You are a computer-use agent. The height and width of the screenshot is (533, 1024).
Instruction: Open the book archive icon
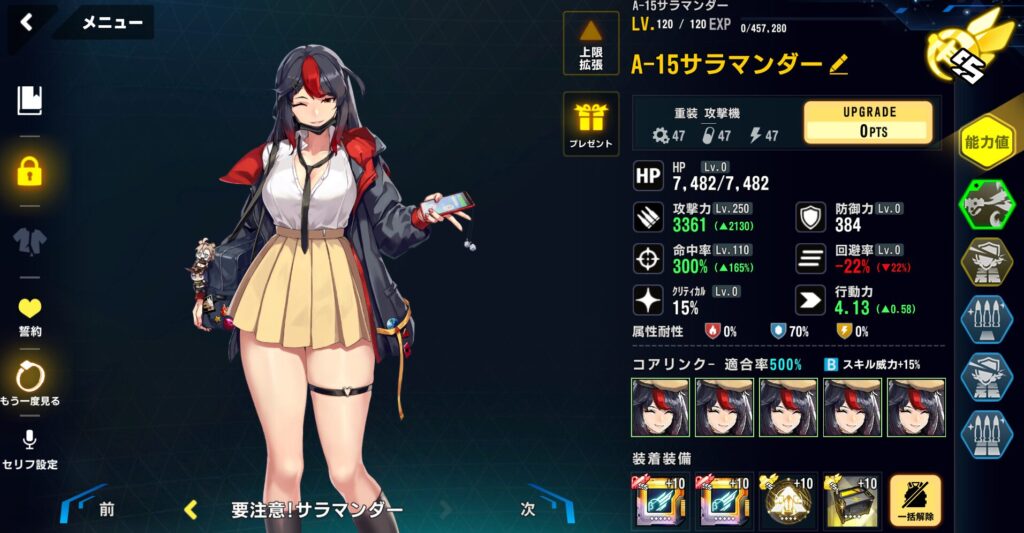[x=30, y=100]
